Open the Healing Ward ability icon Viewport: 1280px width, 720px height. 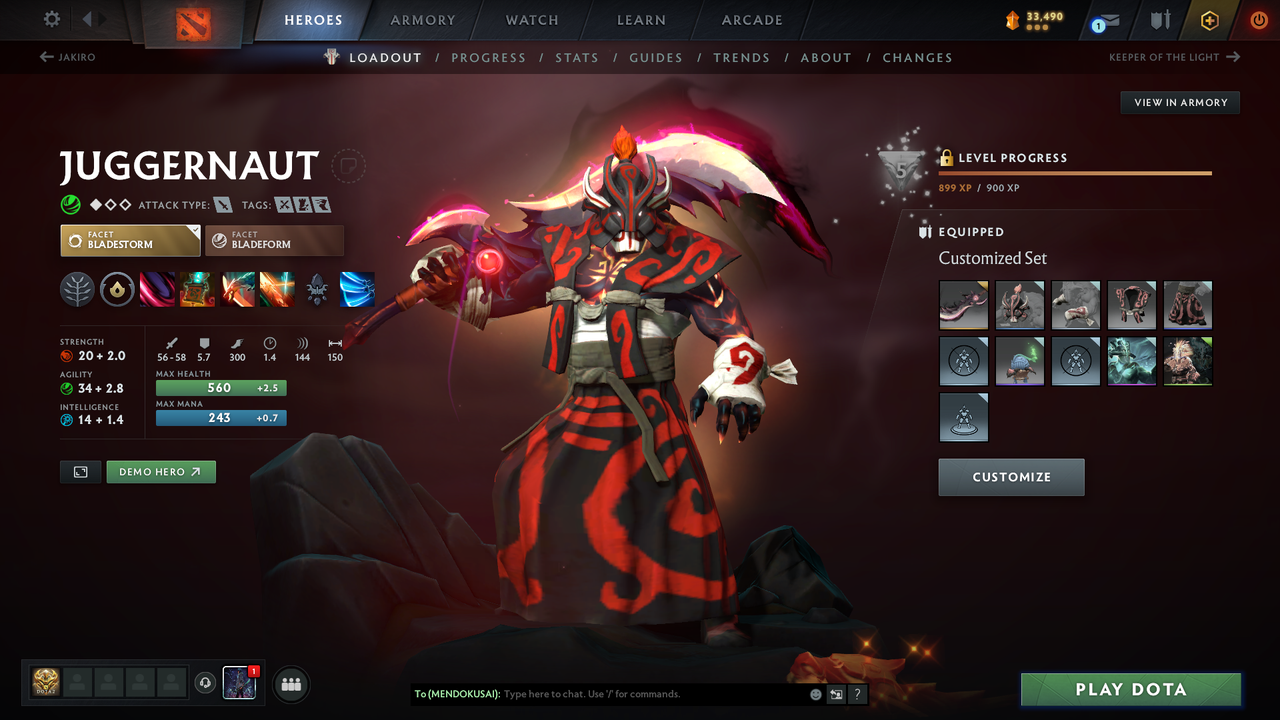[198, 290]
